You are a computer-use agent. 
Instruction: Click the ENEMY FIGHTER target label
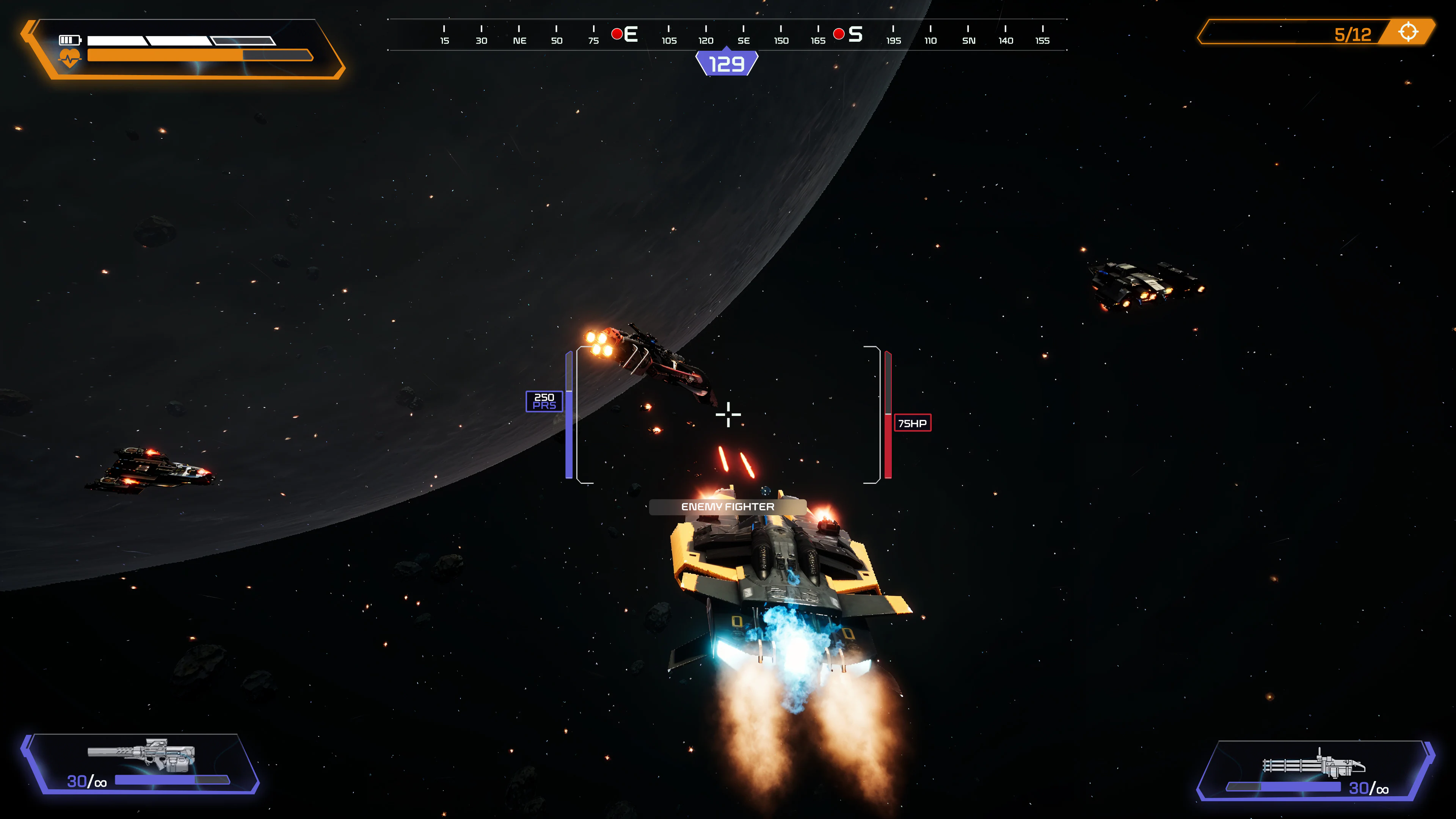(728, 507)
